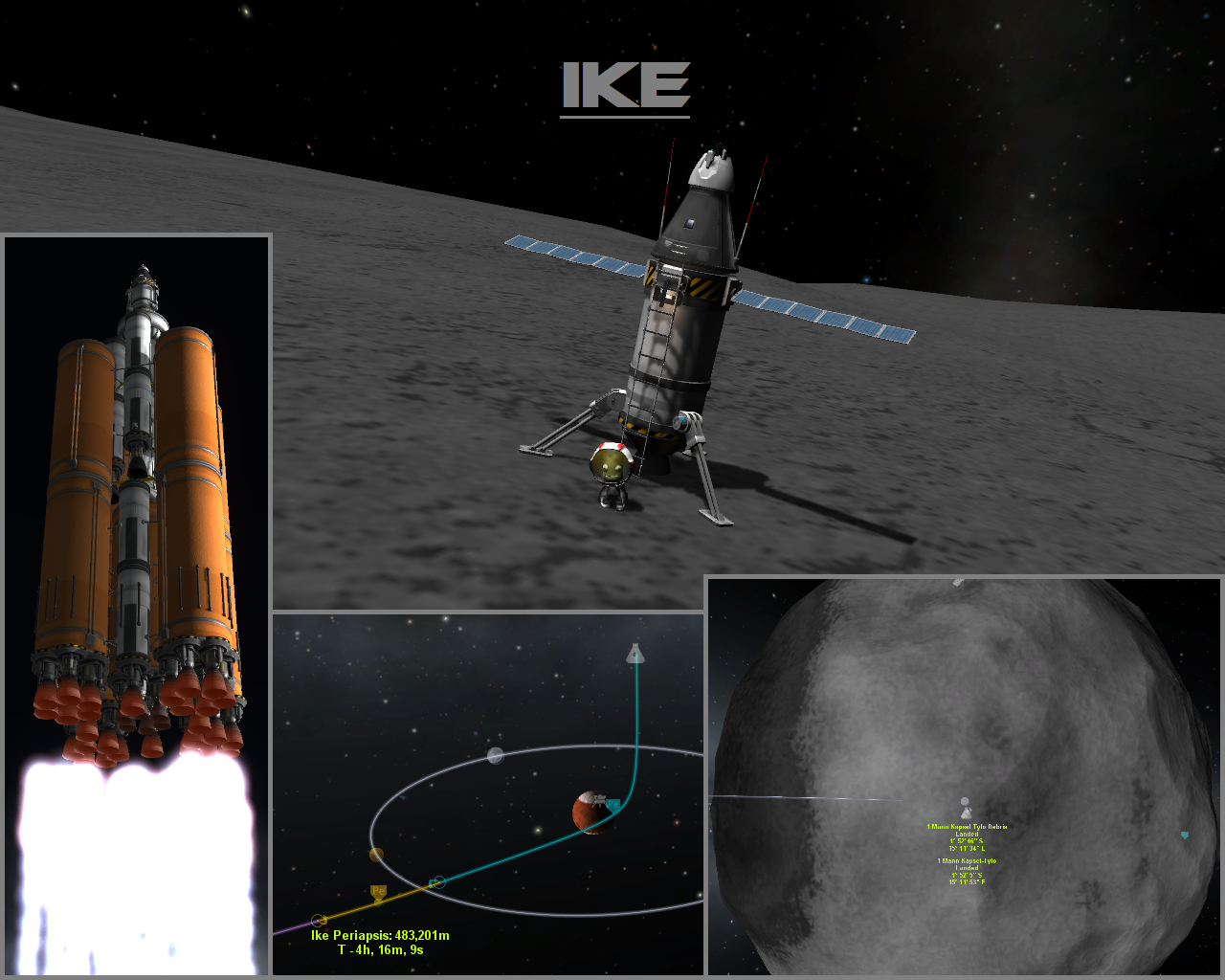Select the teal encounter node on the orbit
Screen dimensions: 1225x980
(x=438, y=882)
